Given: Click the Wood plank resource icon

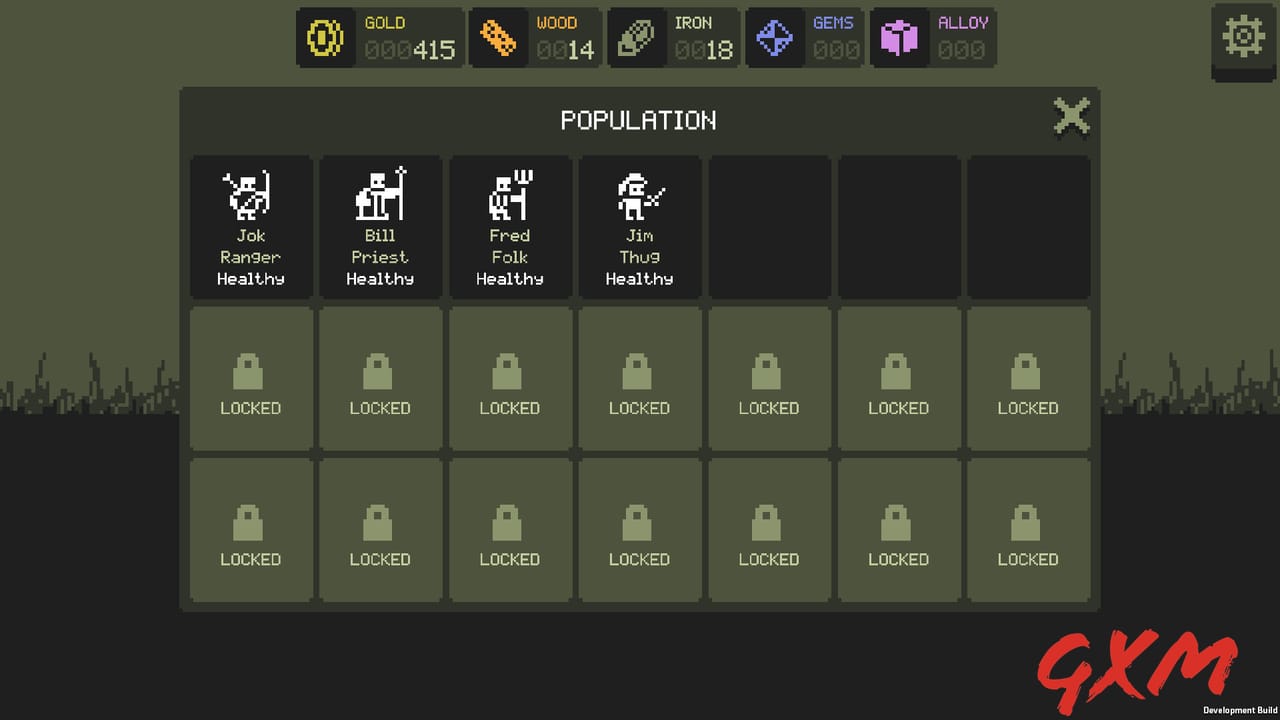Looking at the screenshot, I should (x=497, y=38).
